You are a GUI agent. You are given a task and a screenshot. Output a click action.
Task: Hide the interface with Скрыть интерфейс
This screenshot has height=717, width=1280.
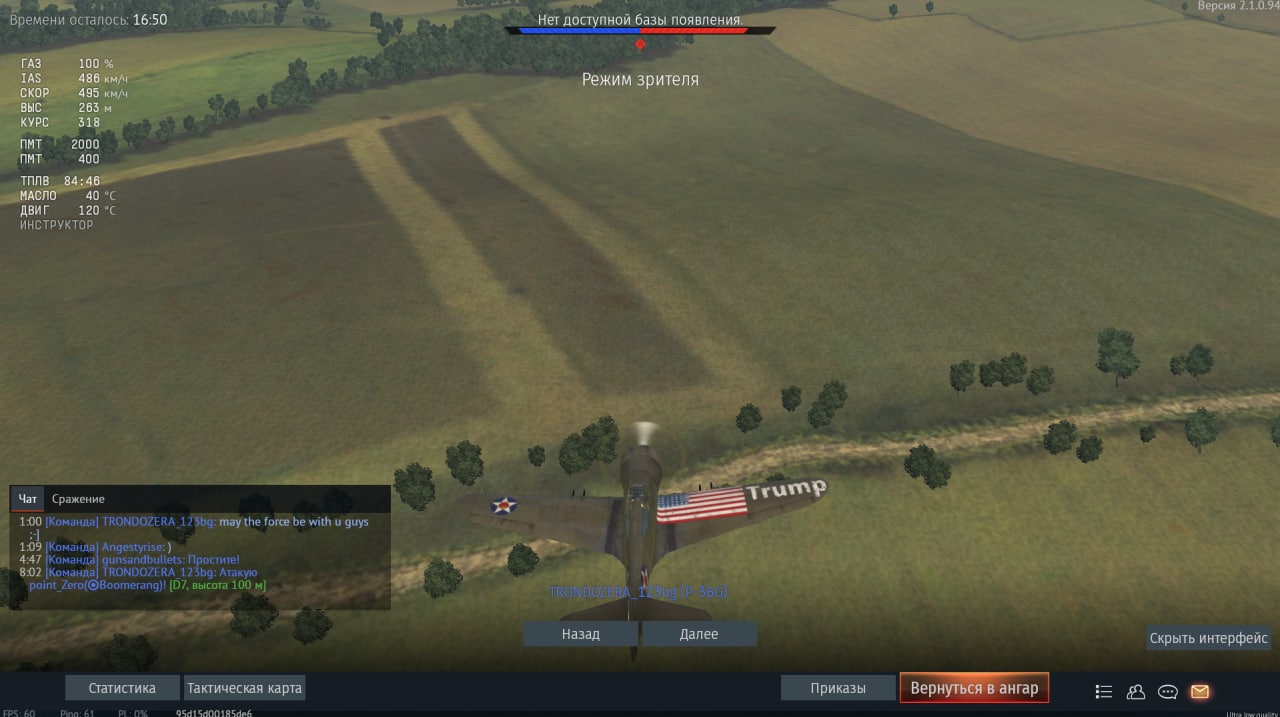pos(1208,638)
